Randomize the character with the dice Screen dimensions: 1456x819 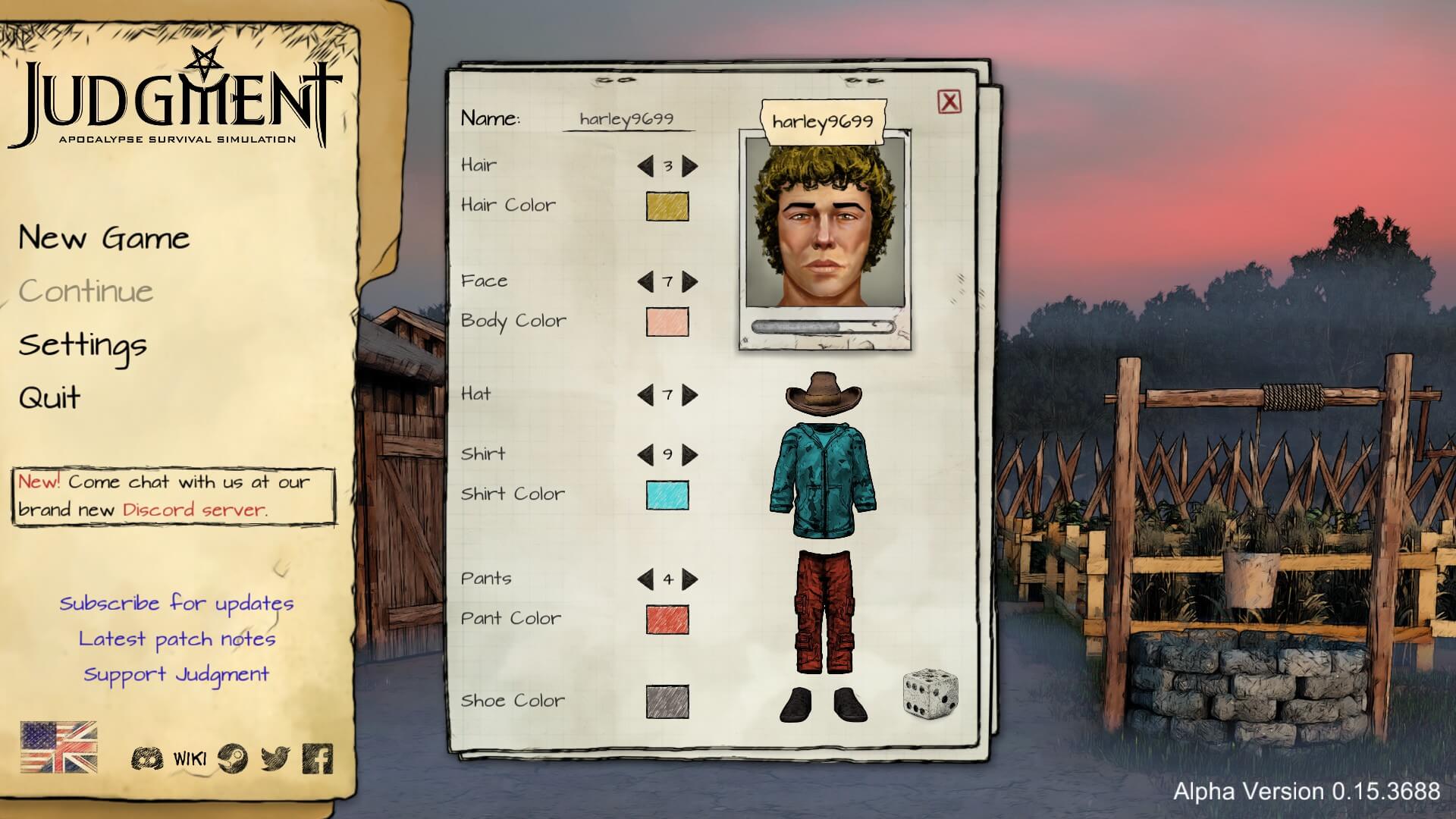[930, 692]
